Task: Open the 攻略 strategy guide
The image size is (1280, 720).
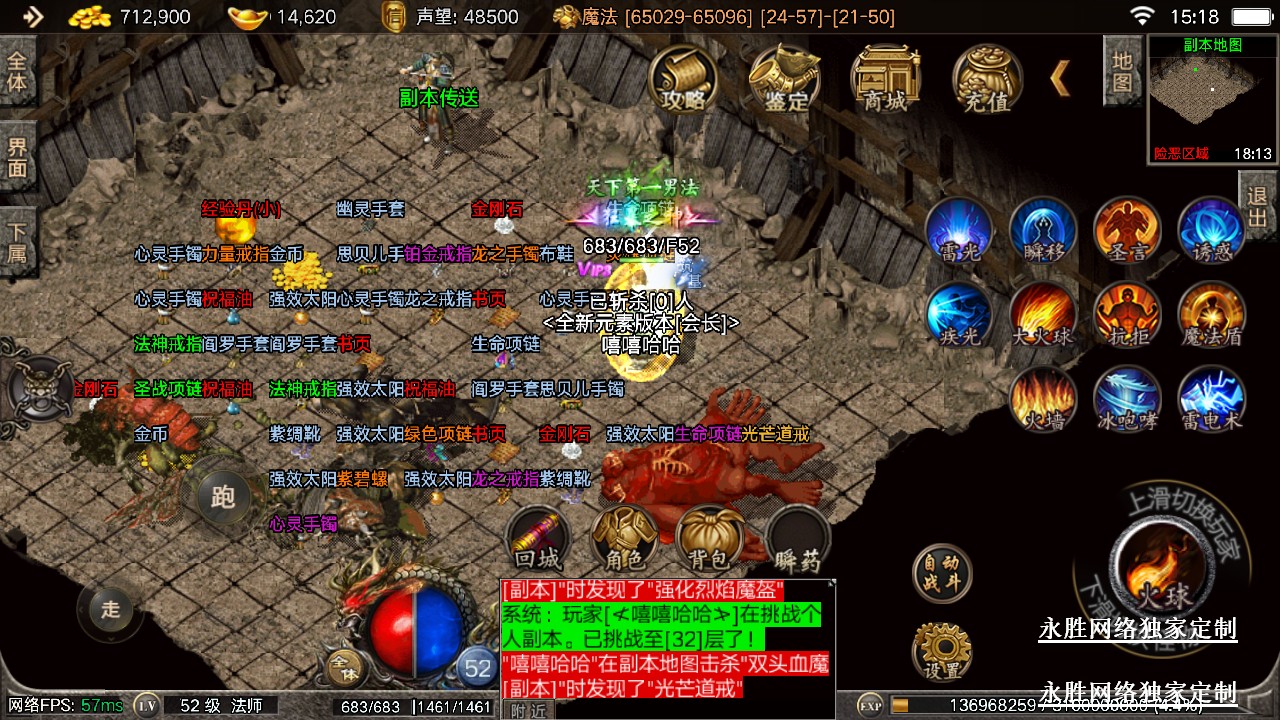Action: click(684, 79)
